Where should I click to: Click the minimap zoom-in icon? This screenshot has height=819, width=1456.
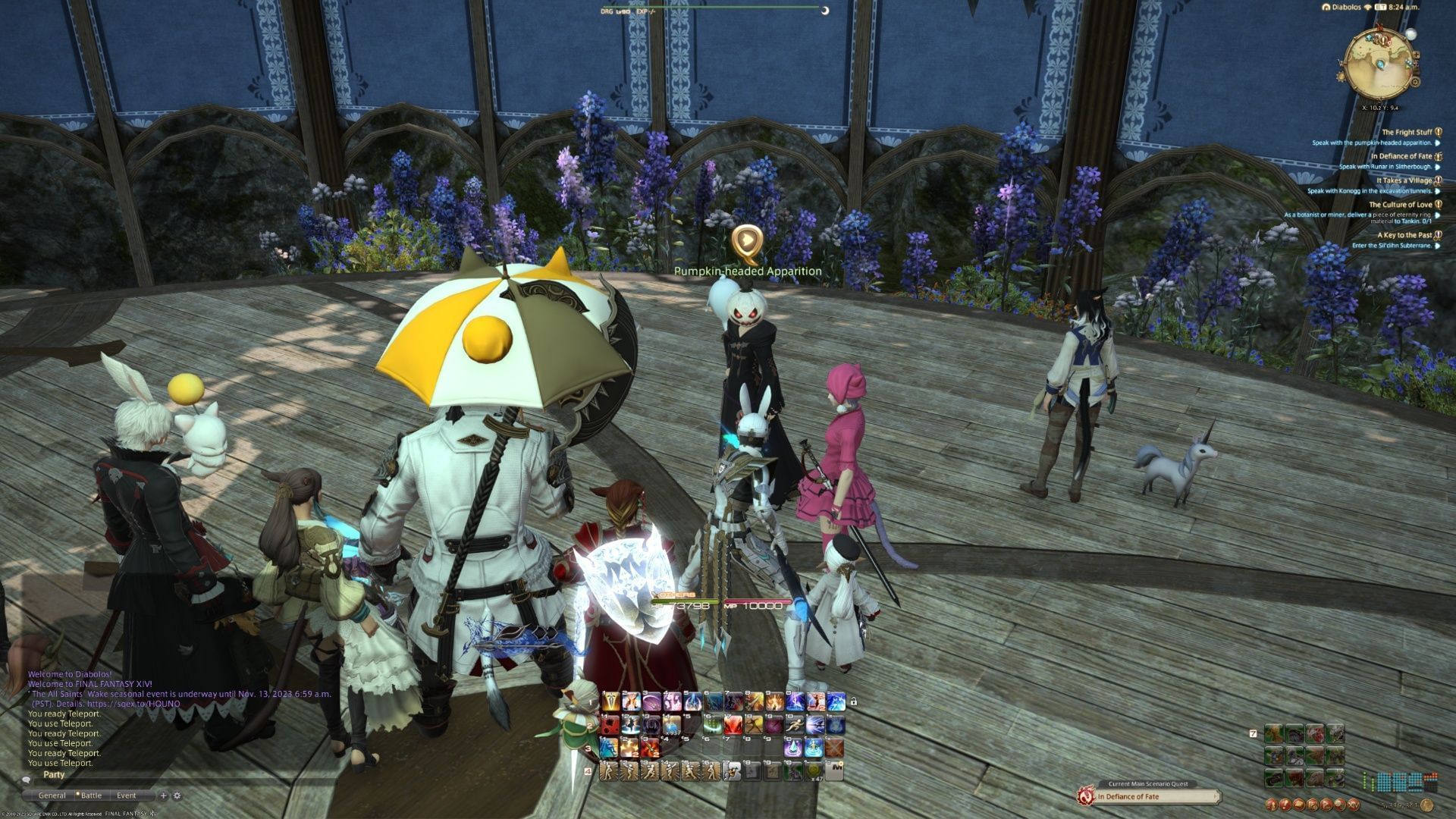(x=1417, y=55)
